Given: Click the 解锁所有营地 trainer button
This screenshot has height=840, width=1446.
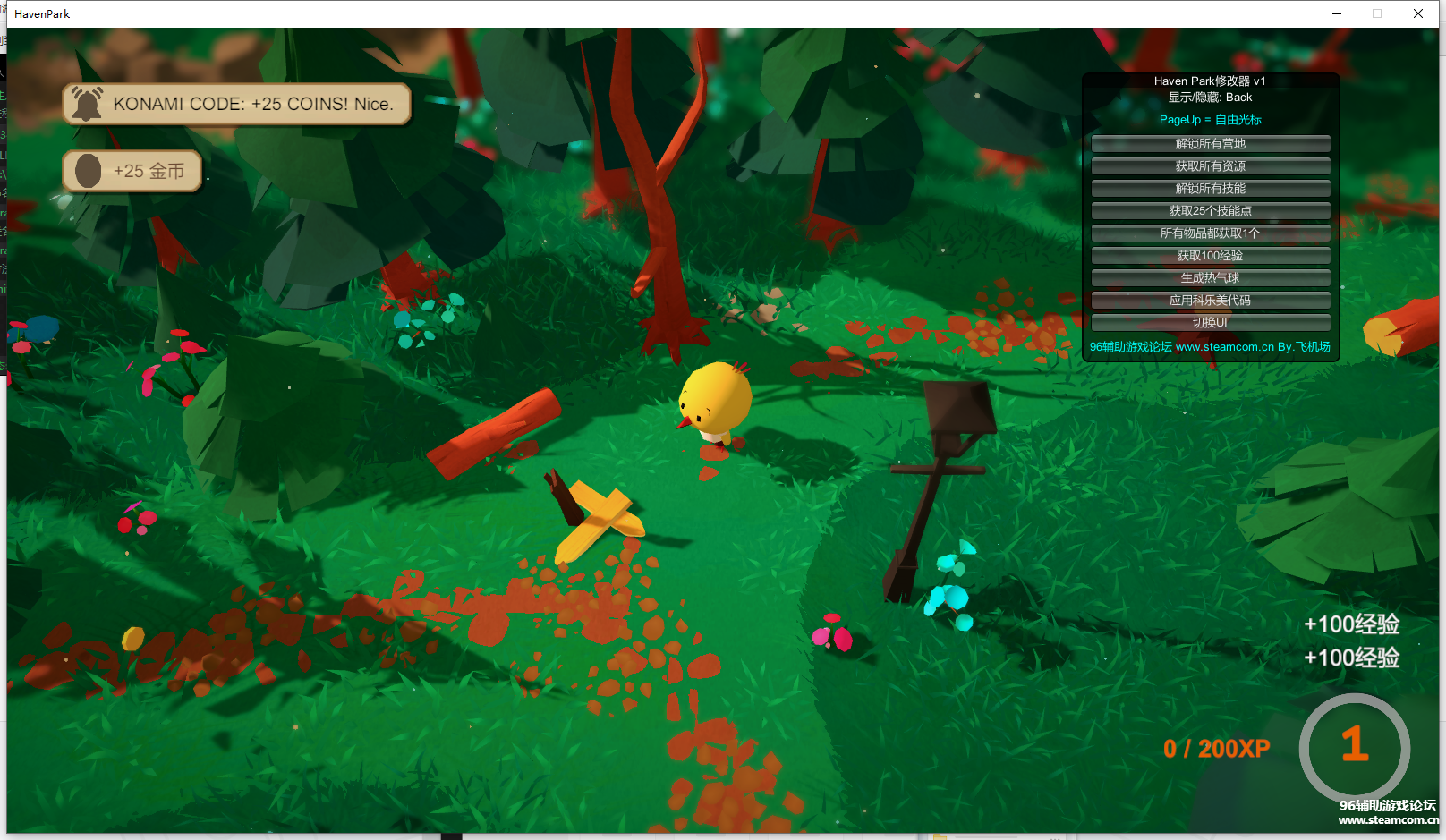Looking at the screenshot, I should coord(1210,144).
